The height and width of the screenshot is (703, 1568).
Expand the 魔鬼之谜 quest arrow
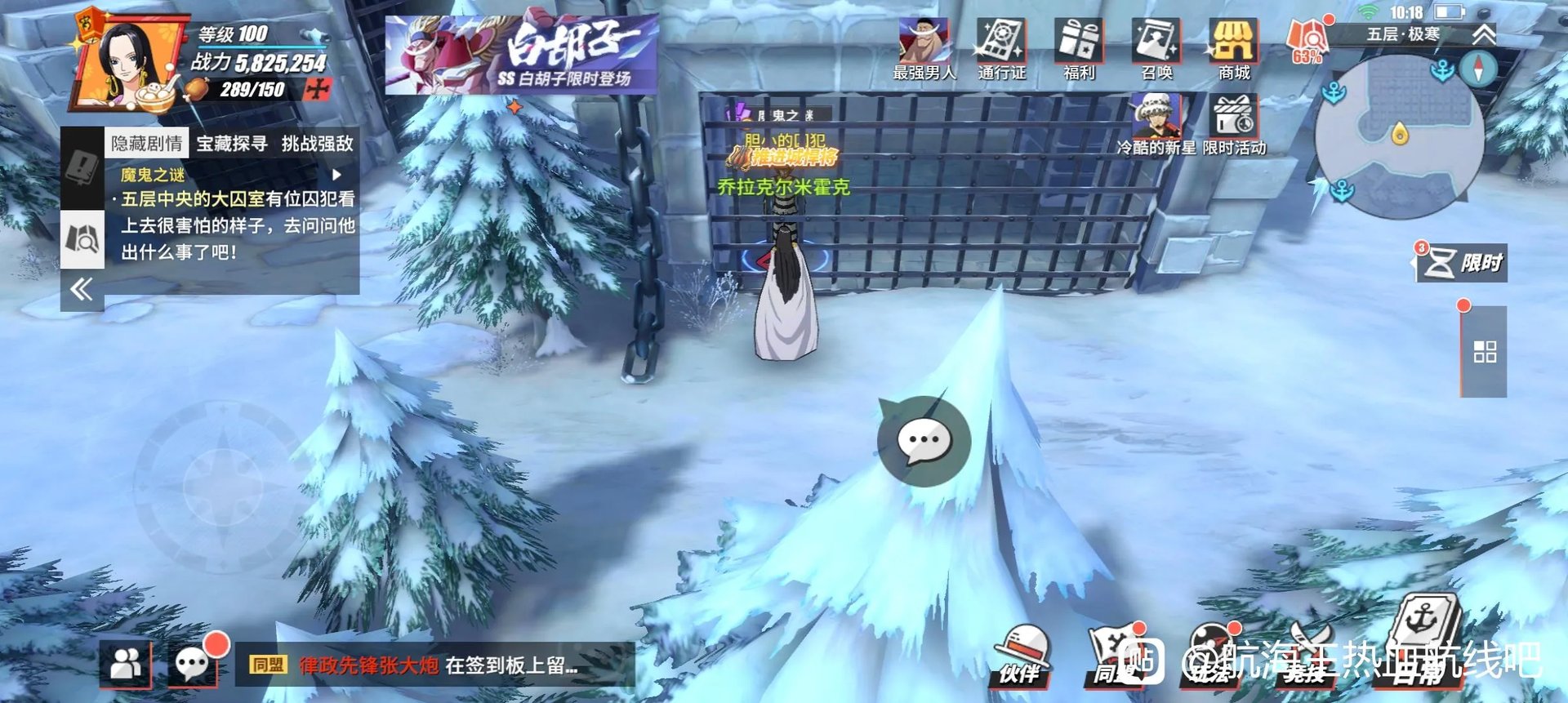pyautogui.click(x=336, y=173)
